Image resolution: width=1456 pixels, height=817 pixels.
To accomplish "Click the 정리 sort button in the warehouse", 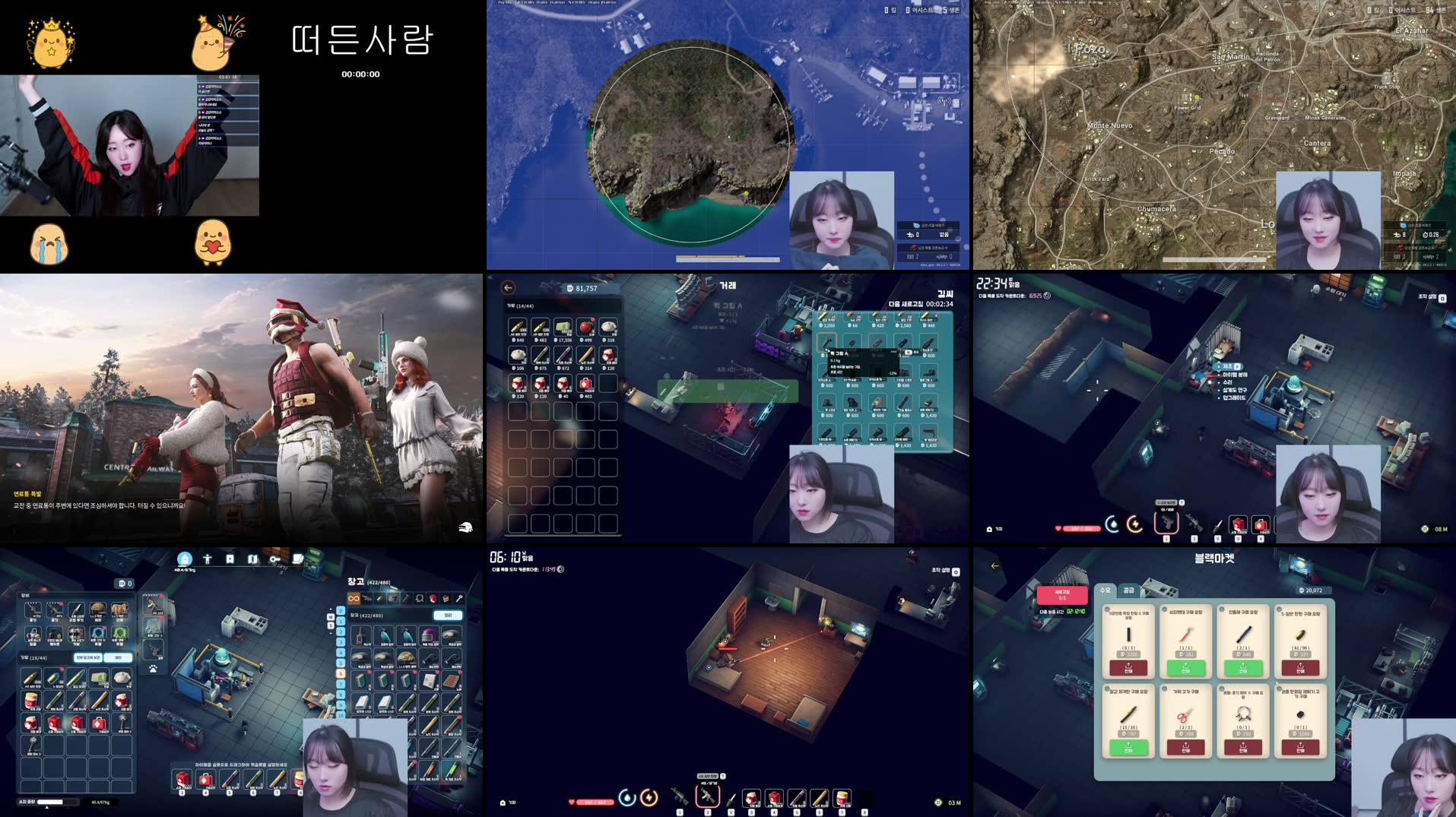I will coord(449,616).
